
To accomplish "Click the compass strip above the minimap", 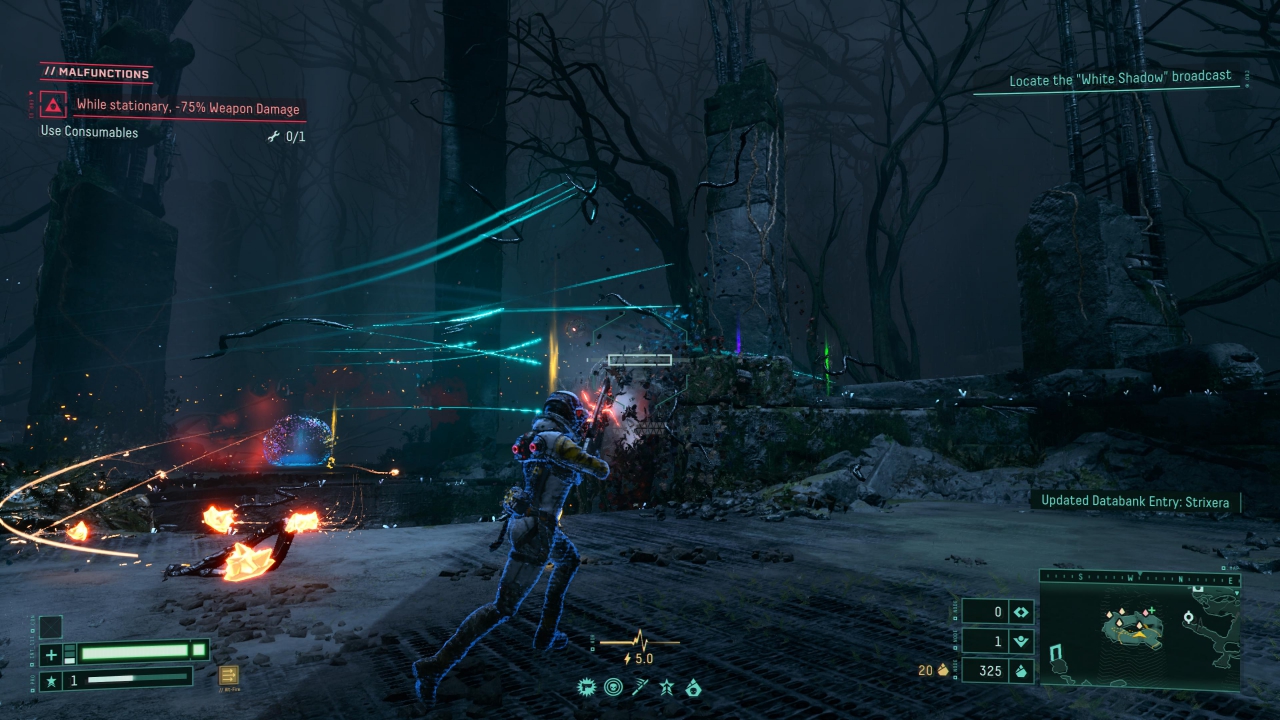I will (x=1140, y=579).
